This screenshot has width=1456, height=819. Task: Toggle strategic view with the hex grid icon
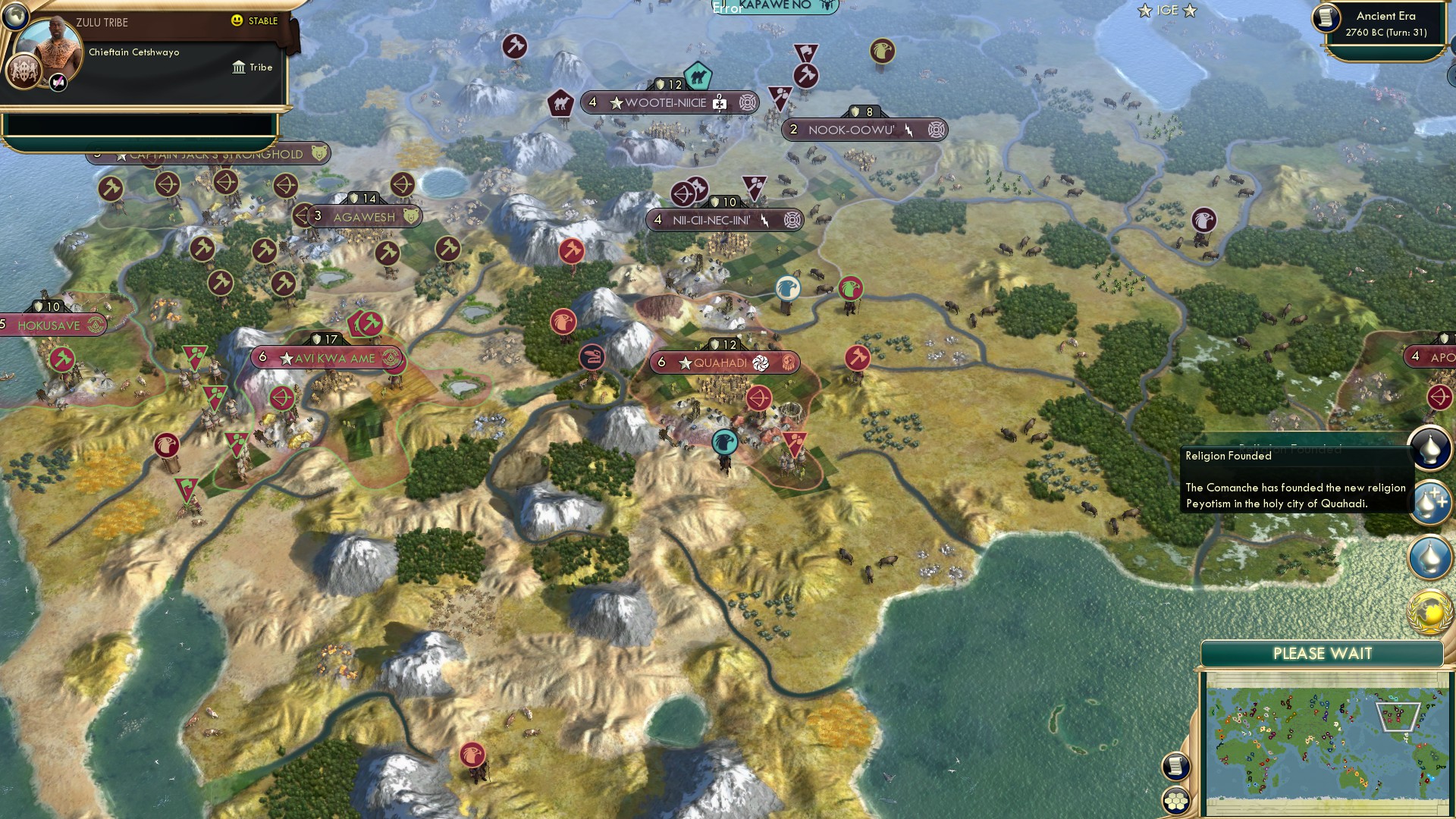click(1175, 800)
